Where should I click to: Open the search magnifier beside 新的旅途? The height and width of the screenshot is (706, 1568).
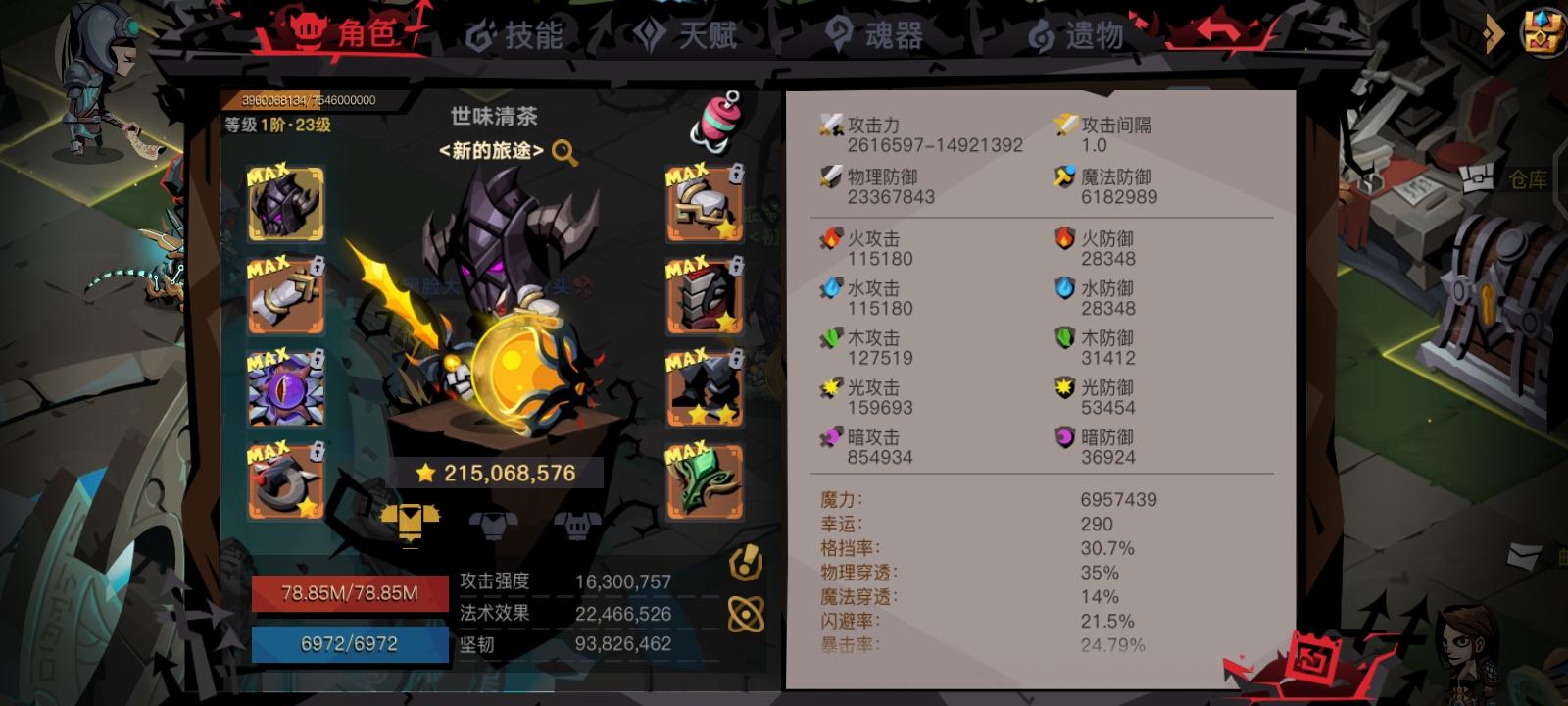563,155
